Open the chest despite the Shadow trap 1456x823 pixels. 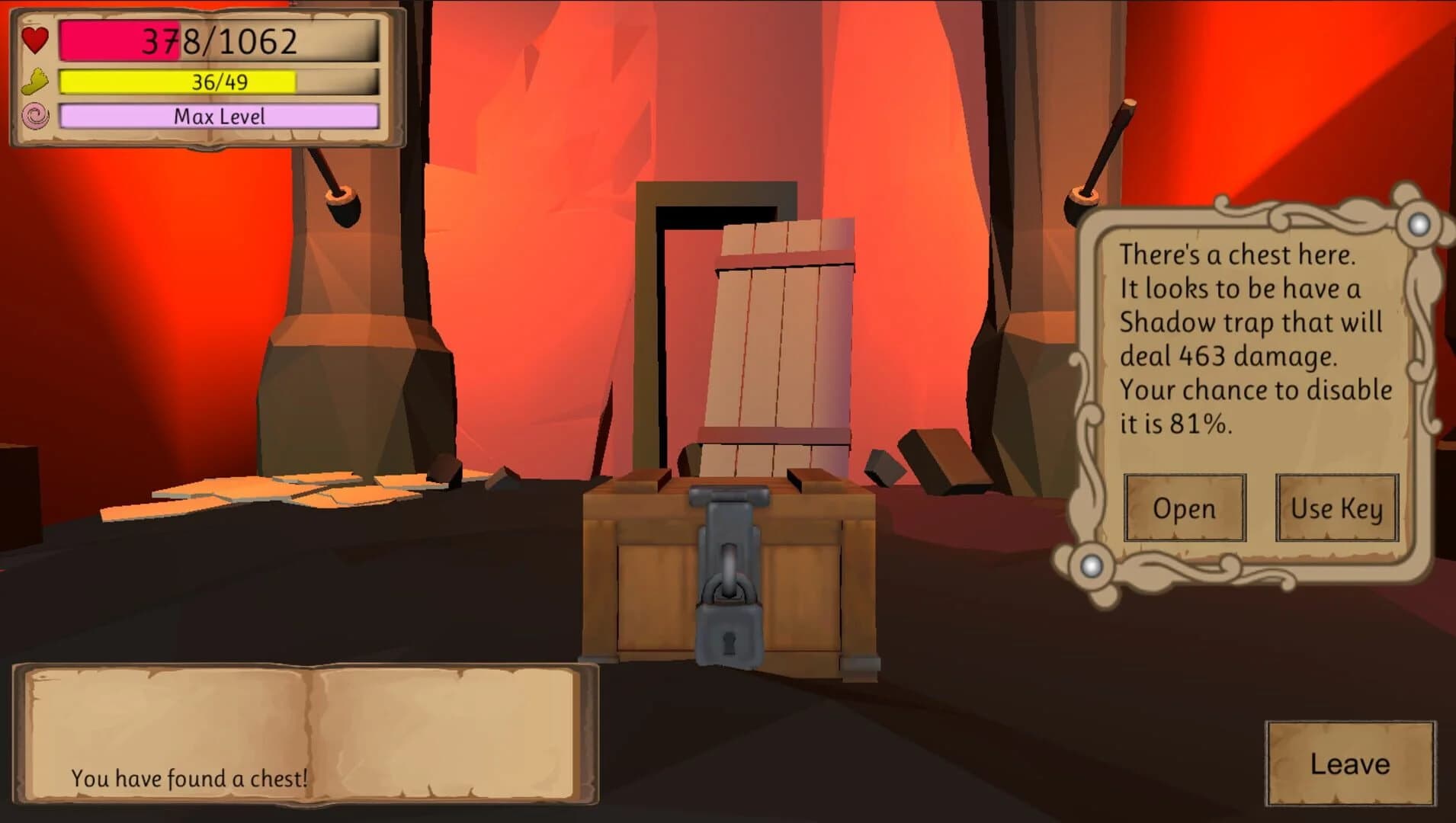click(x=1185, y=508)
